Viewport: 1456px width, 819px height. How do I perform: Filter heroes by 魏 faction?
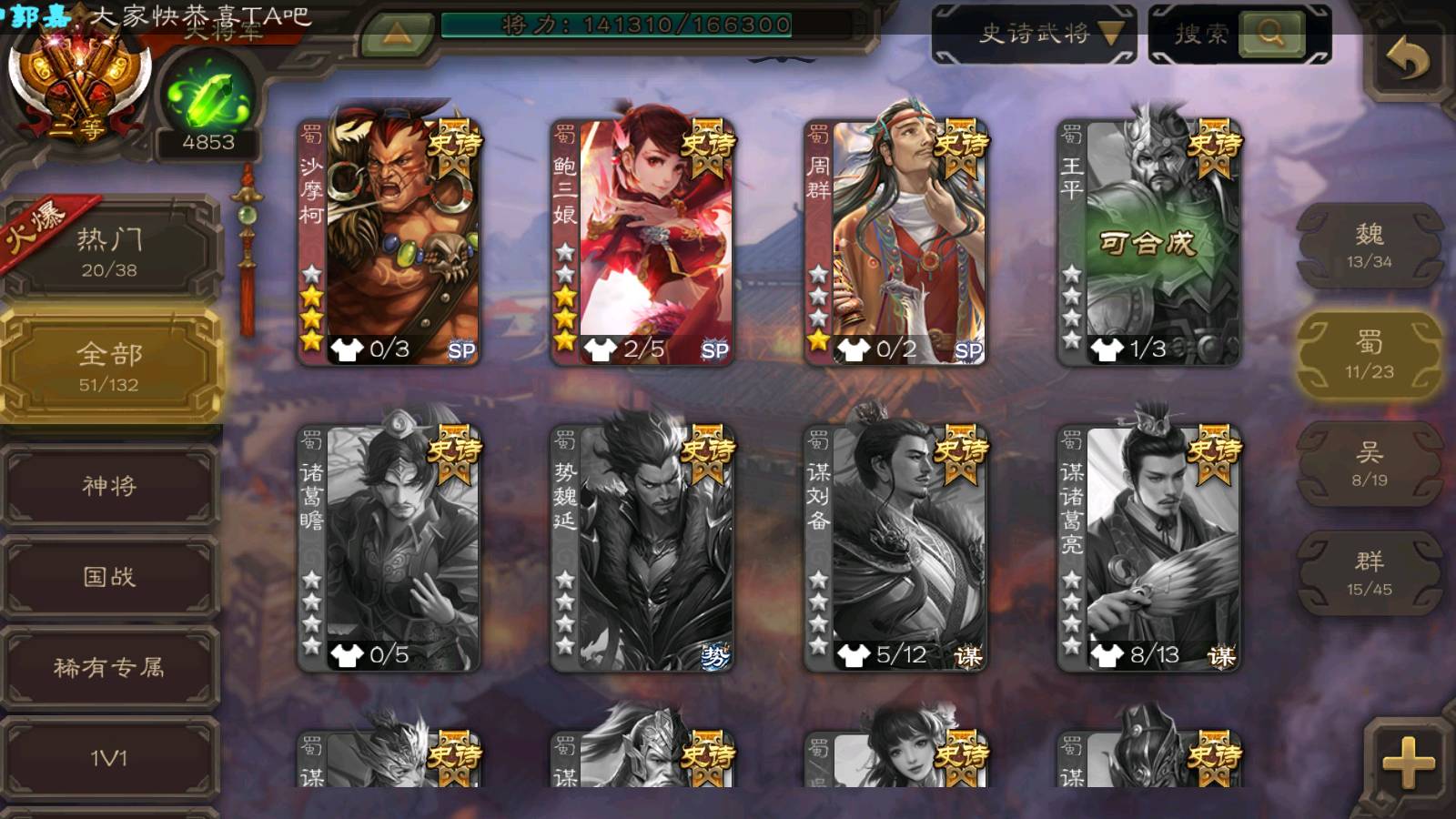(x=1369, y=246)
